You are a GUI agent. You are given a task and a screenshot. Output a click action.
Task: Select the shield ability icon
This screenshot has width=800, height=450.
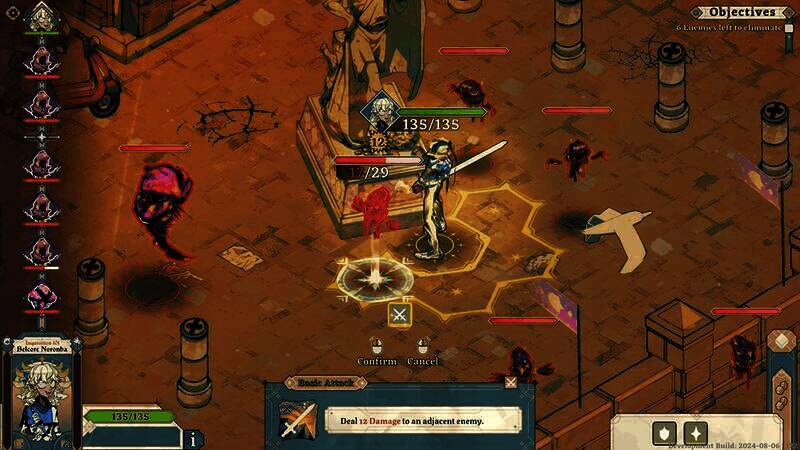(662, 433)
